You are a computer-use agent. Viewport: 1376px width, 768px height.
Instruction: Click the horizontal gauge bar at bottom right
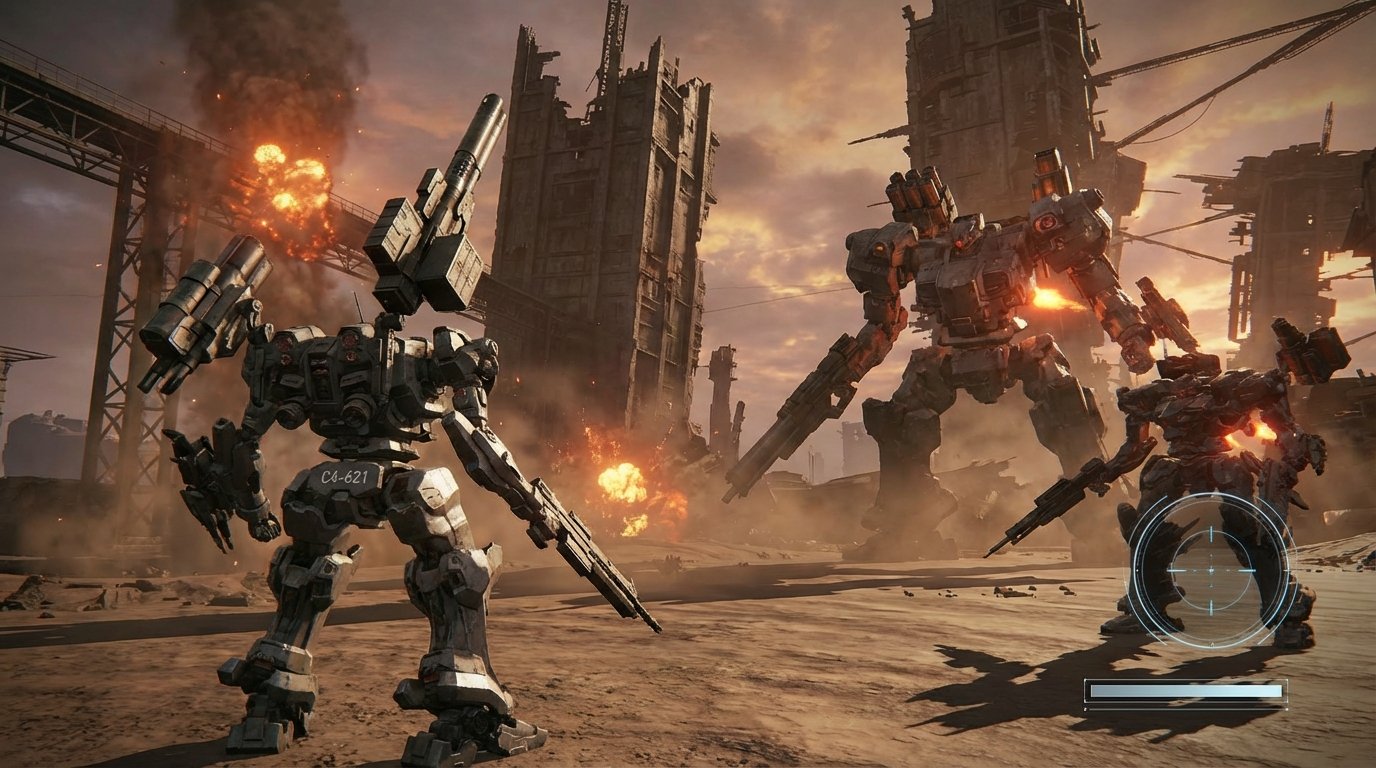click(1186, 690)
